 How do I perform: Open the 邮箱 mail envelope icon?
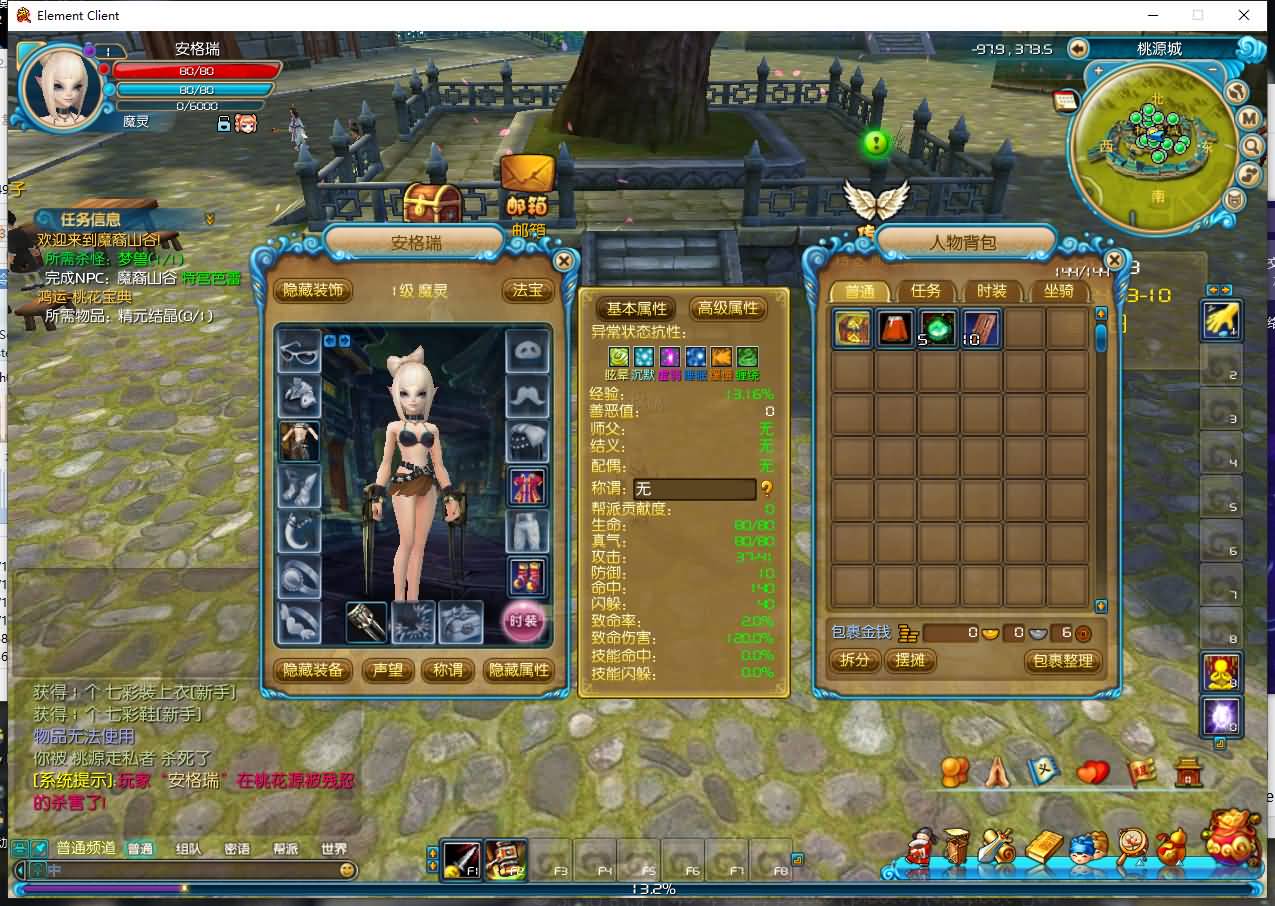point(527,178)
